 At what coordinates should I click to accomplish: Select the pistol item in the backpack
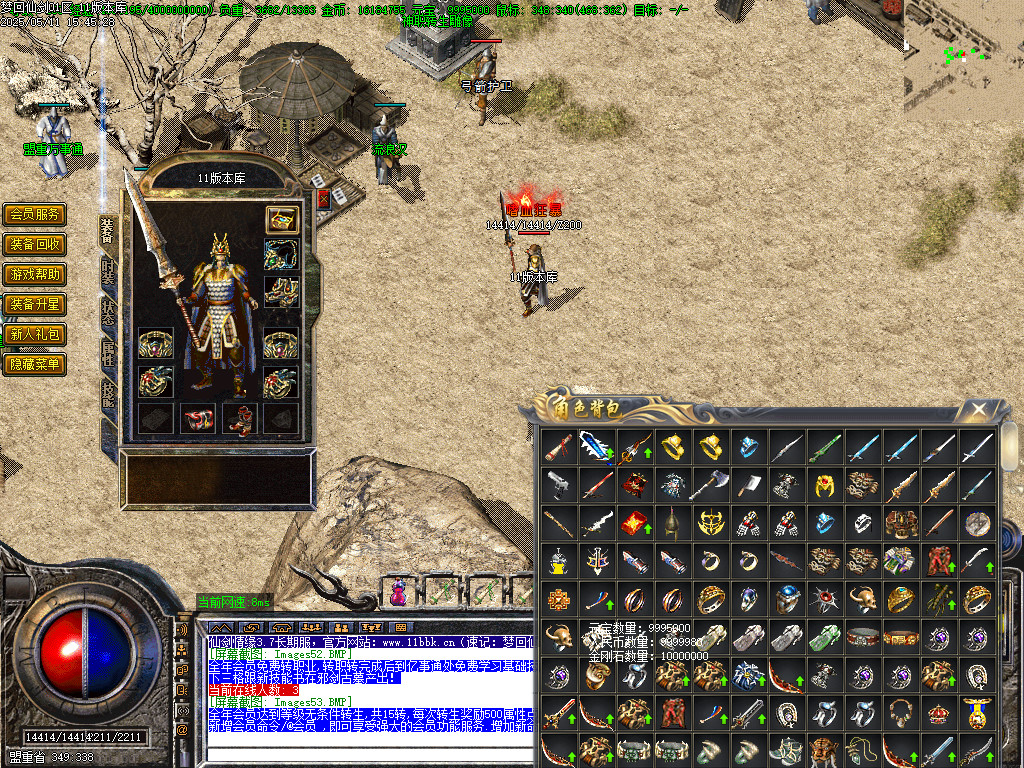tap(559, 486)
